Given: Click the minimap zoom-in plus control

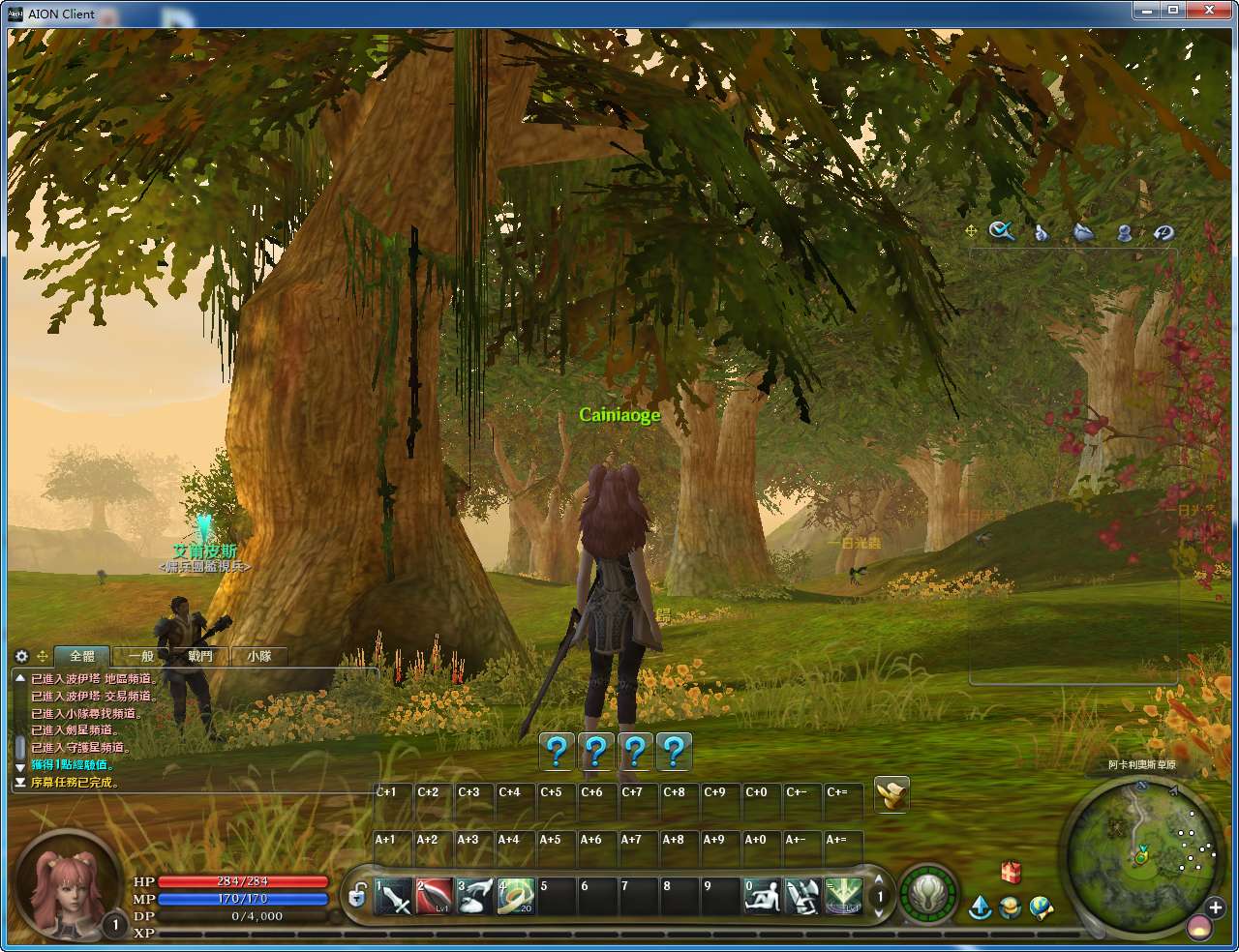Looking at the screenshot, I should (x=1216, y=907).
